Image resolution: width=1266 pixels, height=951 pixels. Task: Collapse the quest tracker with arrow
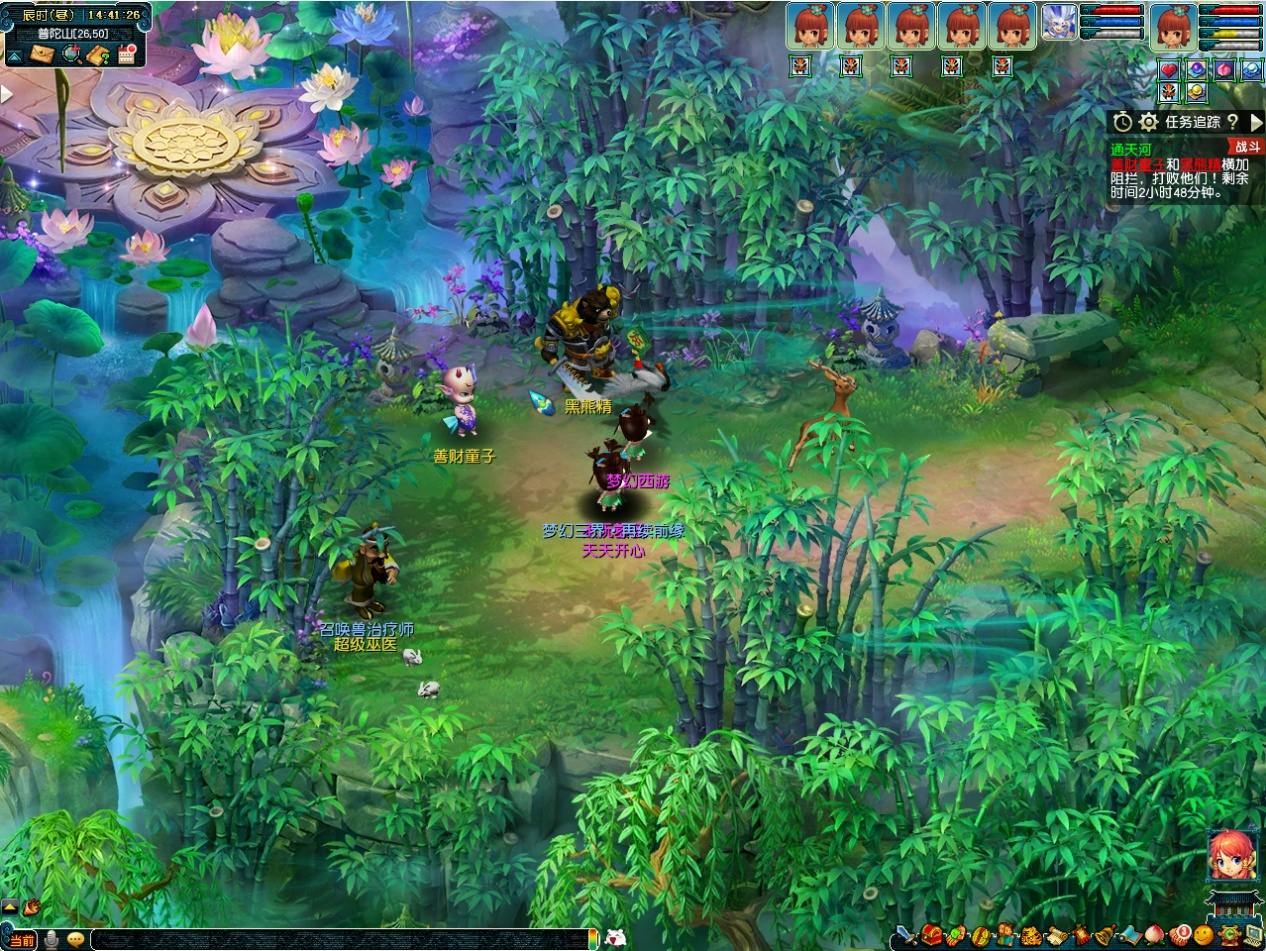[1256, 122]
